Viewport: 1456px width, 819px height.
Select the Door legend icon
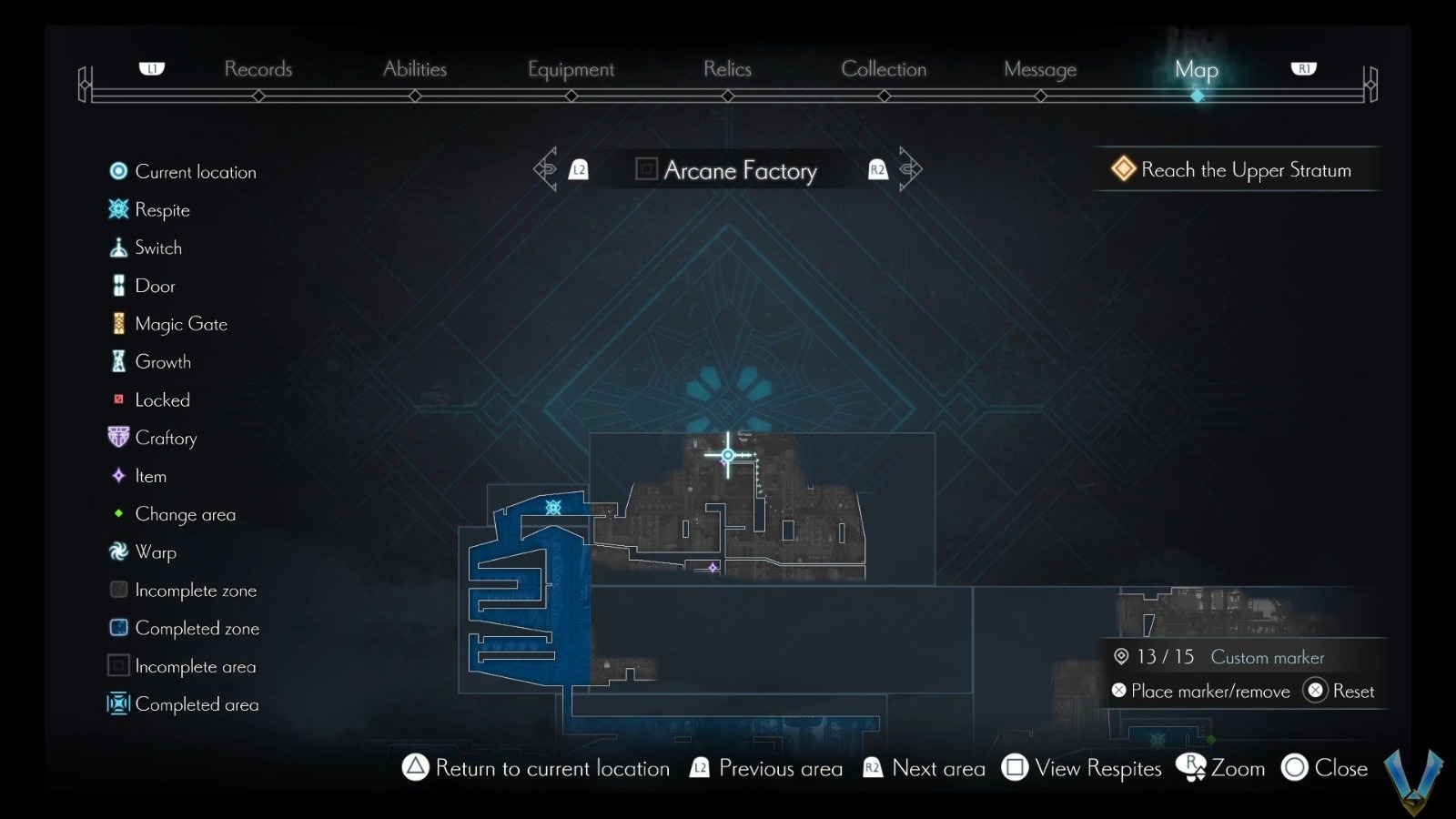tap(118, 285)
